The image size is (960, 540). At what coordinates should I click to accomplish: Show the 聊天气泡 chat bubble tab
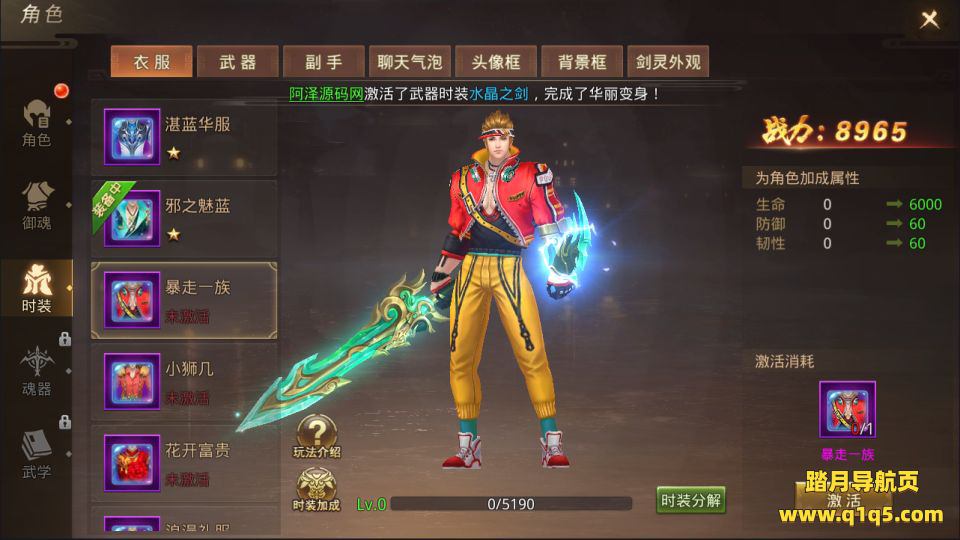[410, 62]
